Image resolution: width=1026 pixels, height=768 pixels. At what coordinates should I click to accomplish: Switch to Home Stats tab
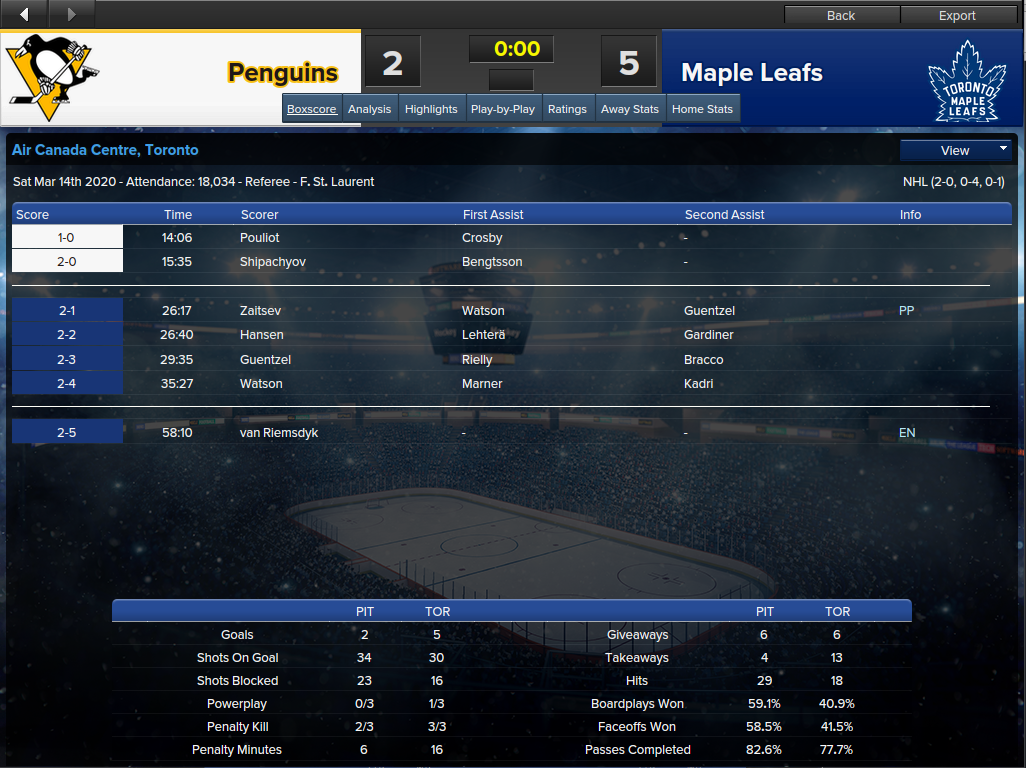click(702, 109)
